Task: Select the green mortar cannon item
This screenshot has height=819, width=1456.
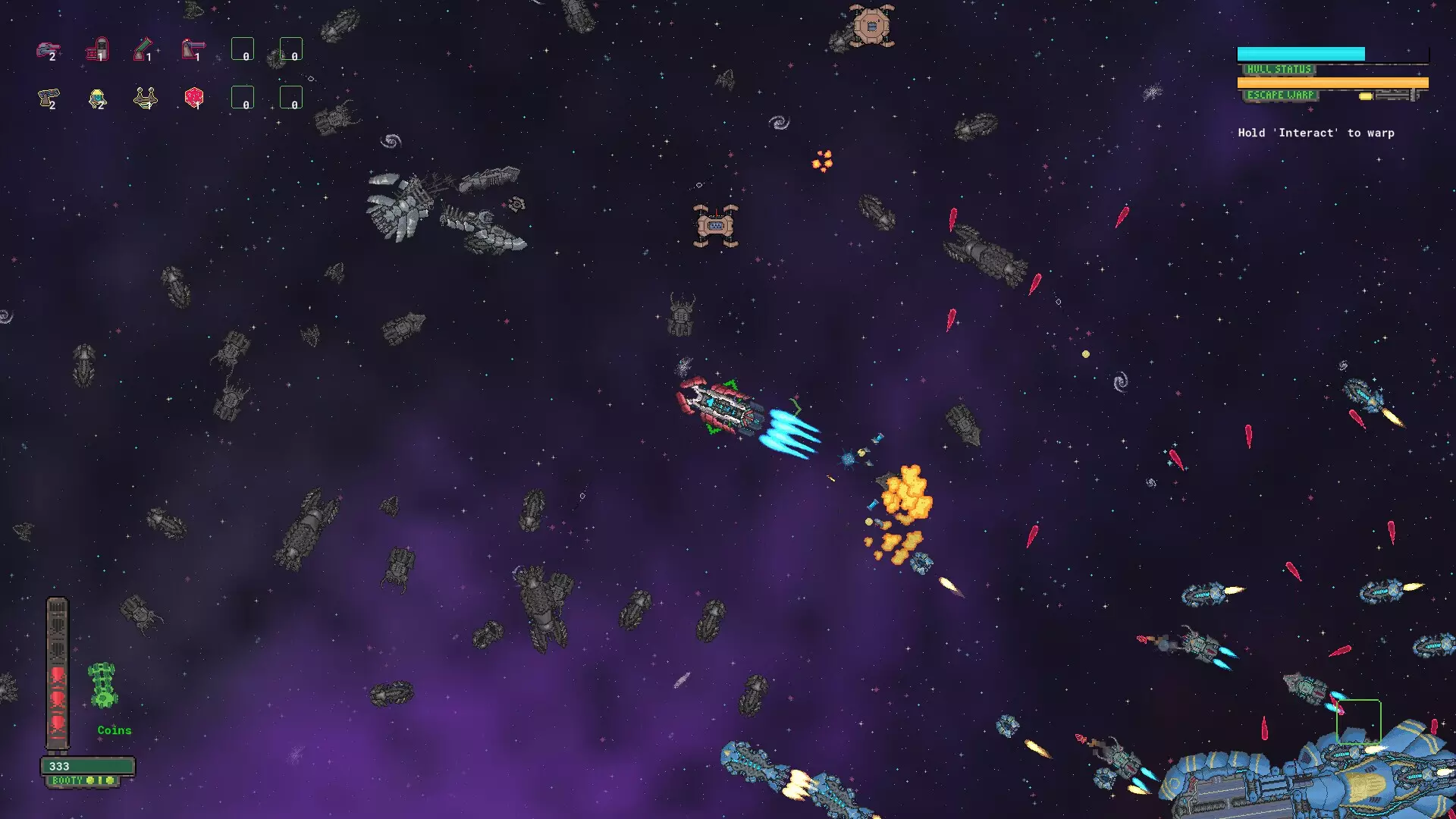Action: coord(144,49)
